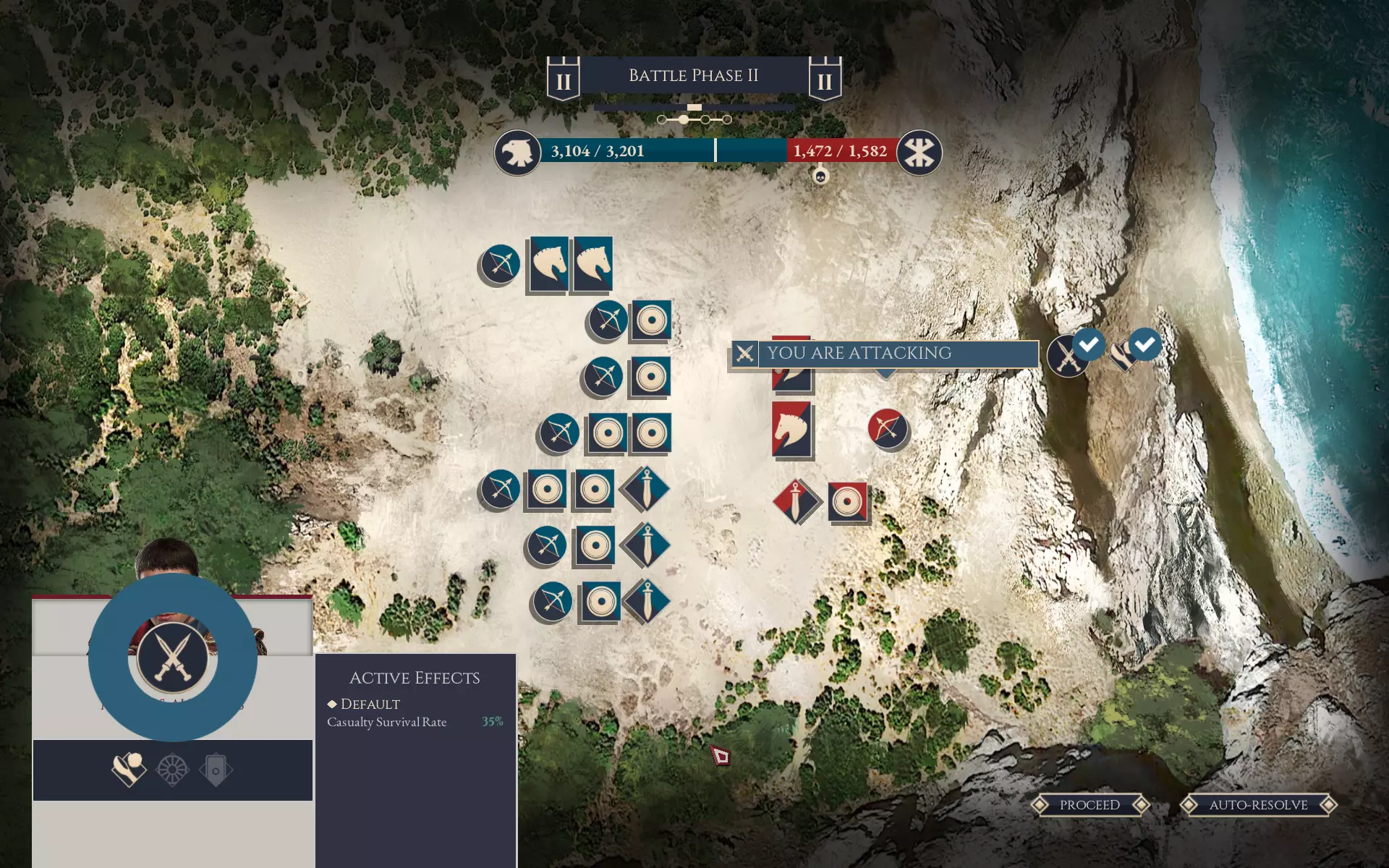Screen dimensions: 1389x868
Task: Proceed to the next battle phase
Action: point(1089,805)
